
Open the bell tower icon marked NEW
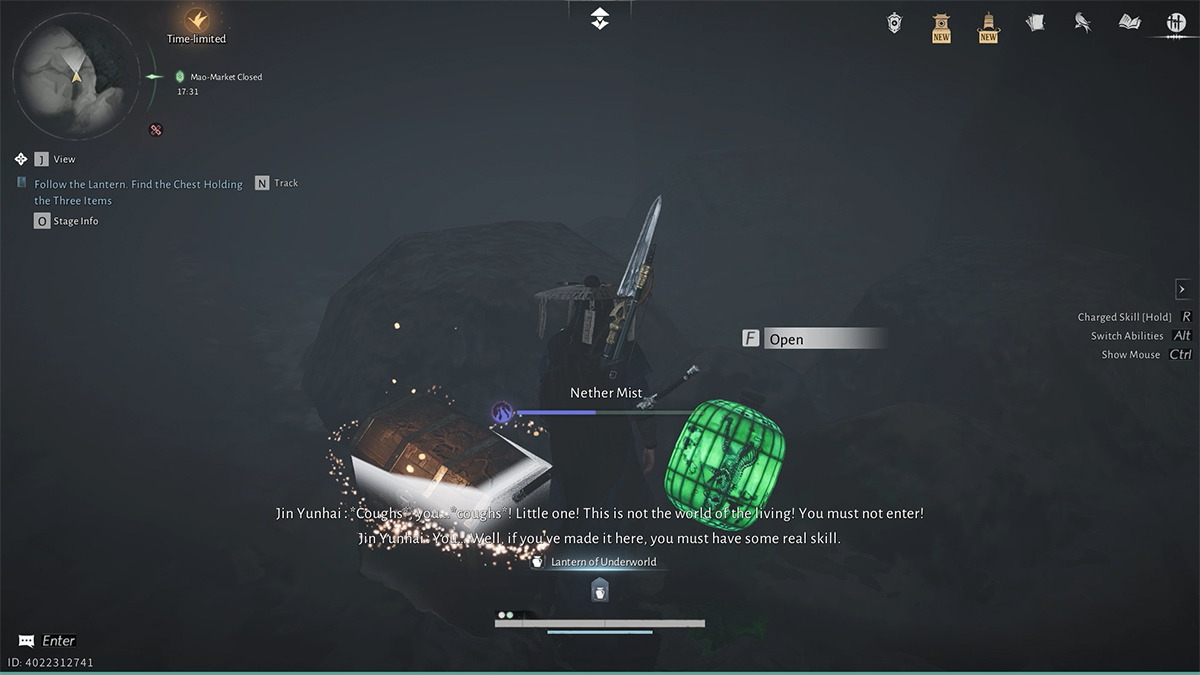click(x=988, y=26)
